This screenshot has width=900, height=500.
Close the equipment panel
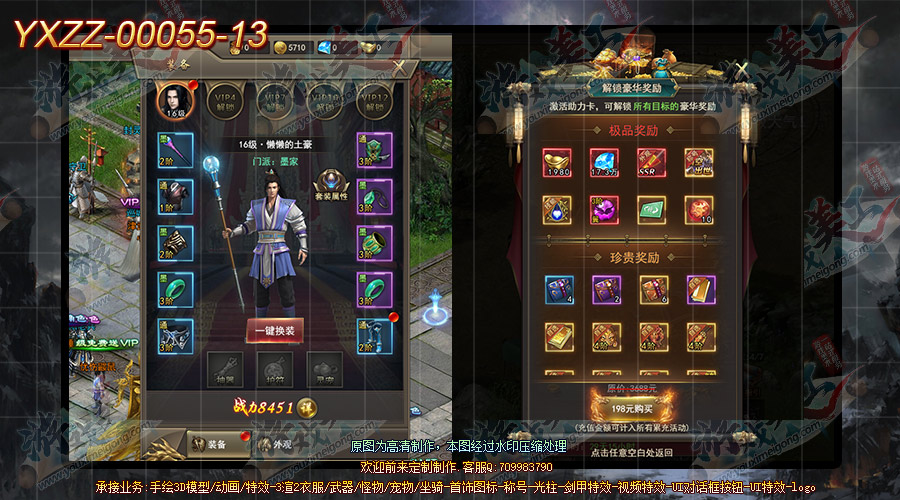click(x=399, y=68)
